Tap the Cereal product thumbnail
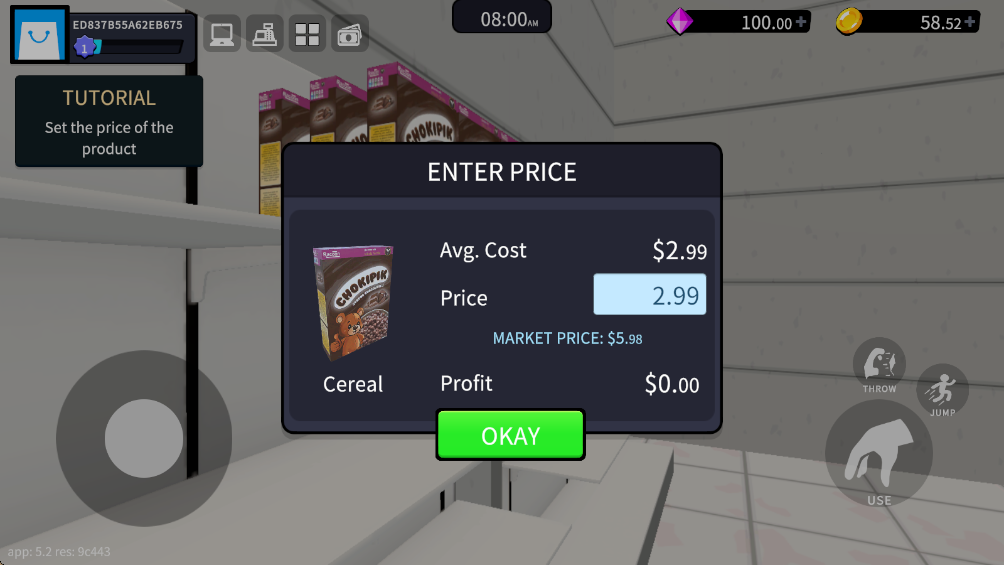Image resolution: width=1004 pixels, height=565 pixels. 353,303
